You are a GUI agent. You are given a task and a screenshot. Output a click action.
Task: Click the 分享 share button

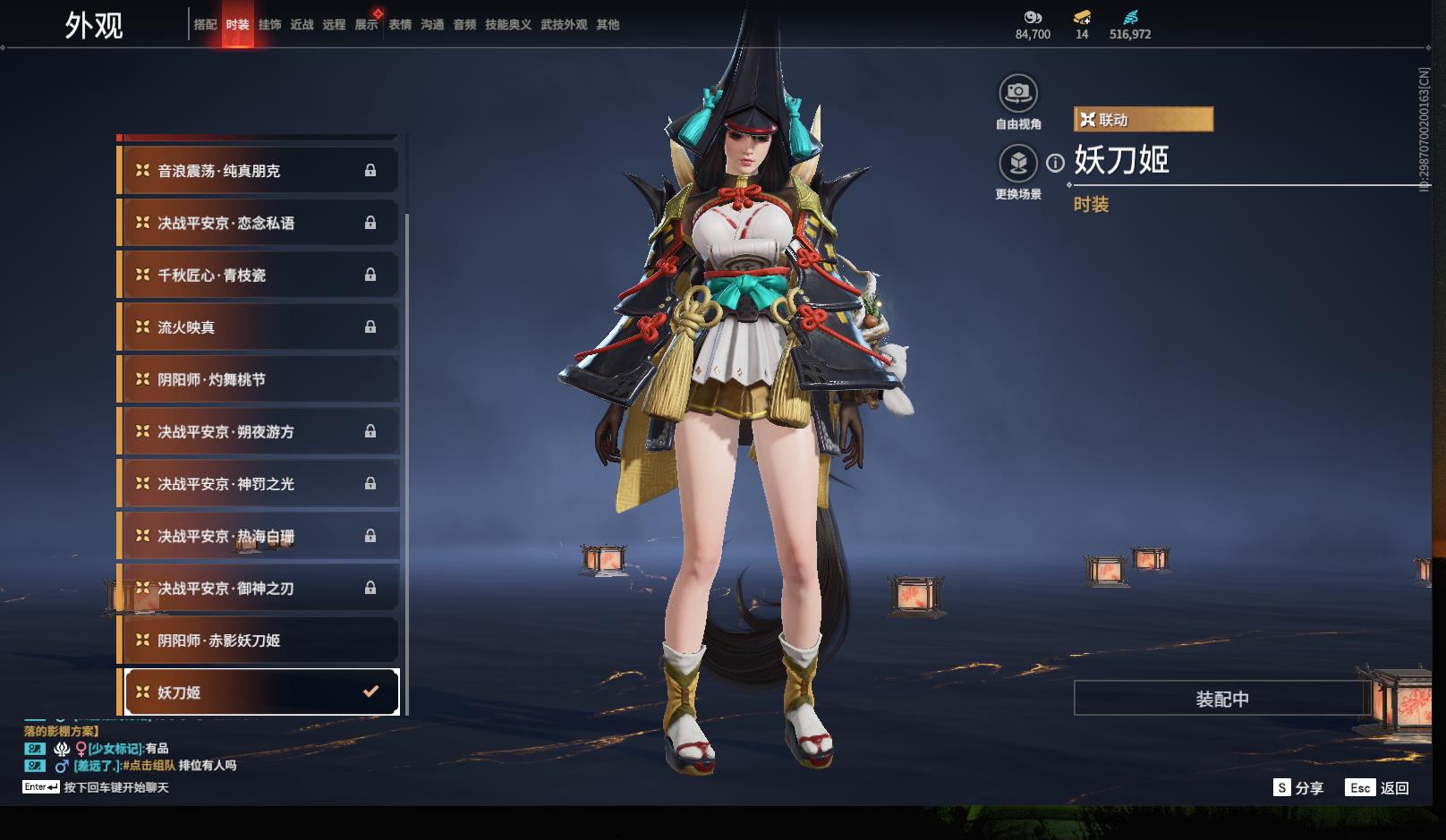click(x=1298, y=787)
